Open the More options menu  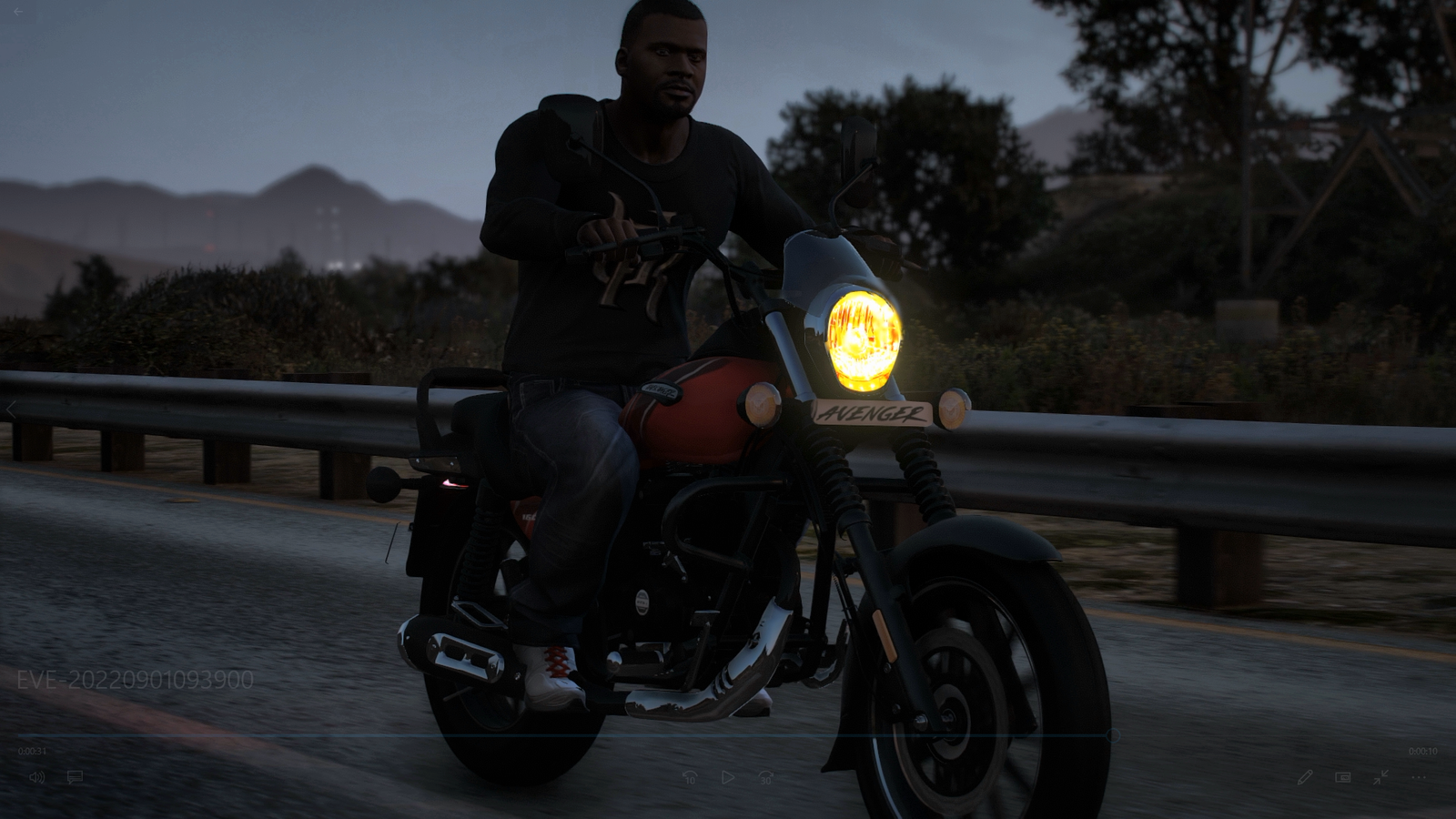click(x=1420, y=777)
